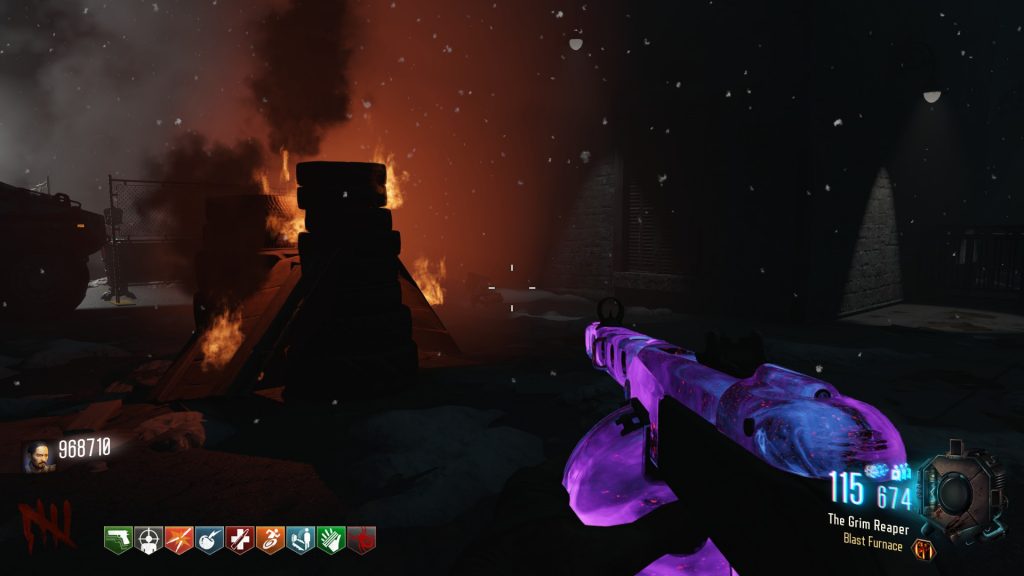Click the green hand perk icon
The image size is (1024, 576).
click(x=331, y=539)
